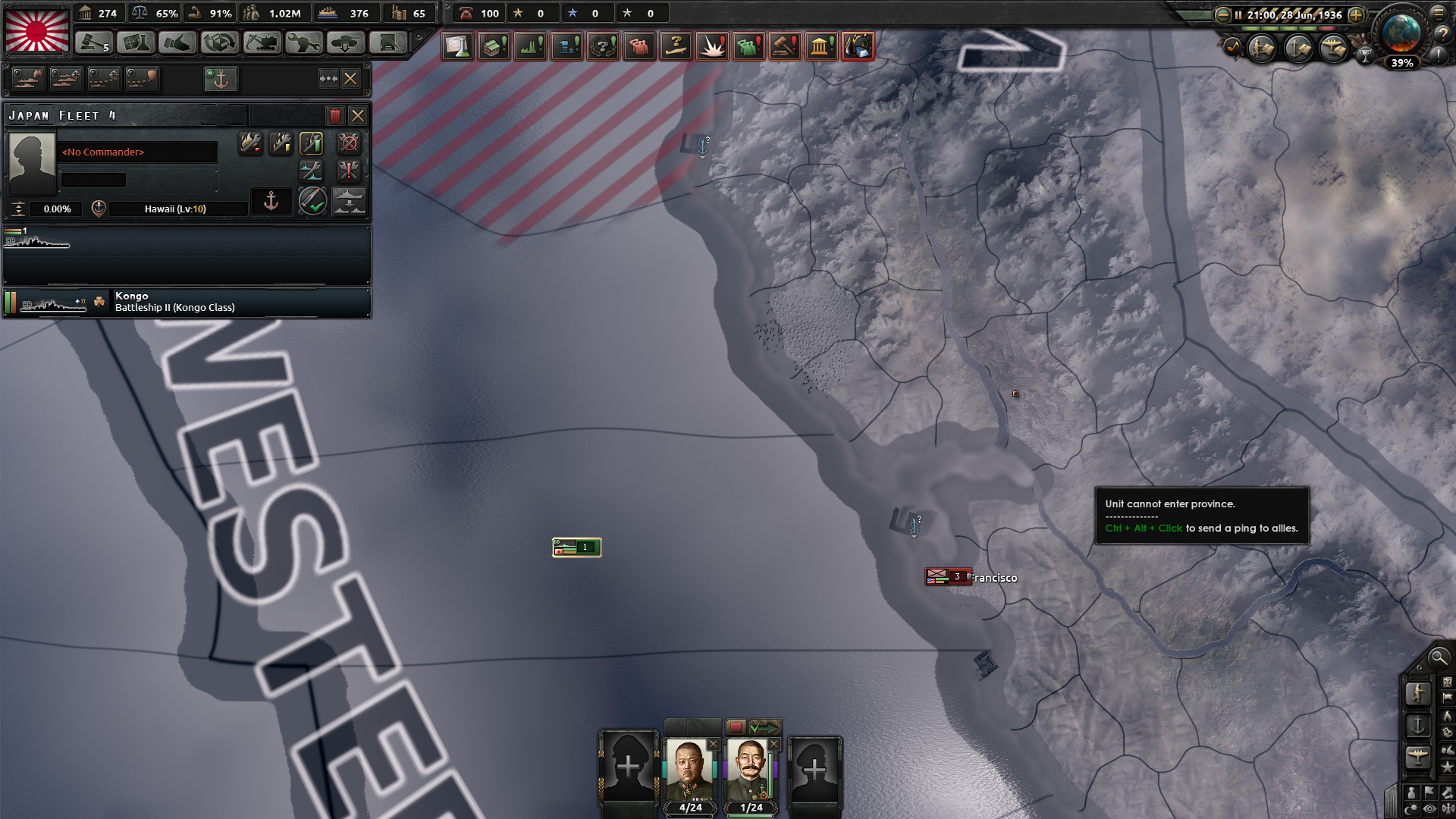Open the engagement rules dropdown in fleet panel

[x=313, y=202]
